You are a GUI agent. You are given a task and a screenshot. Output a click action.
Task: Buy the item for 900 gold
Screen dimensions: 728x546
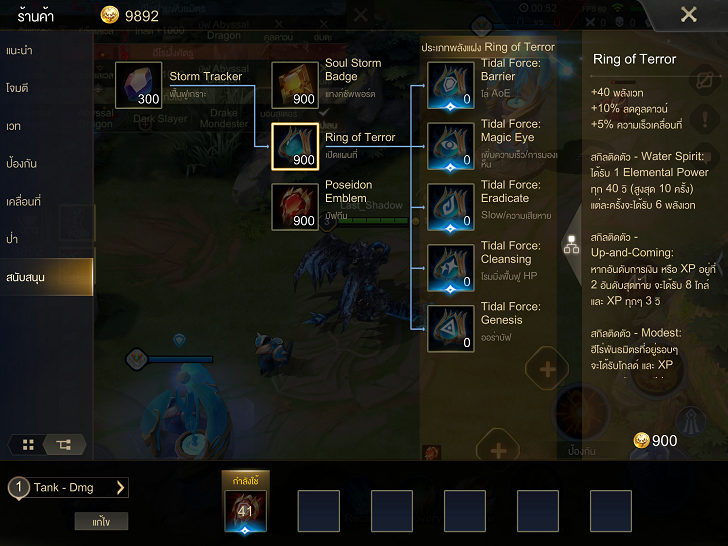[x=655, y=441]
